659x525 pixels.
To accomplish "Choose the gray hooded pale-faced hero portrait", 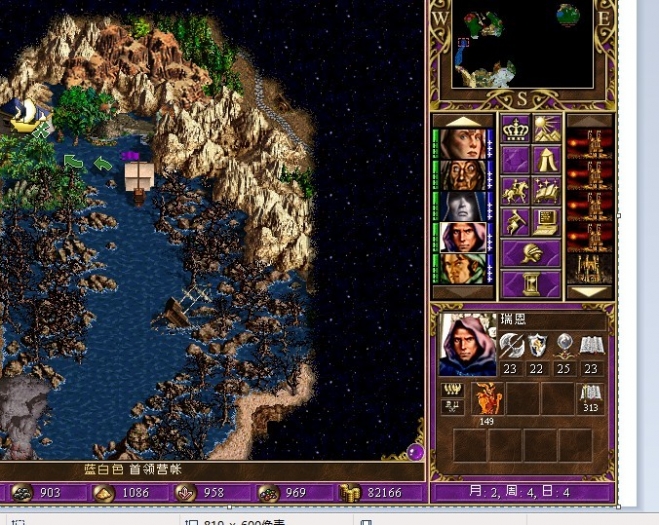I will point(463,206).
